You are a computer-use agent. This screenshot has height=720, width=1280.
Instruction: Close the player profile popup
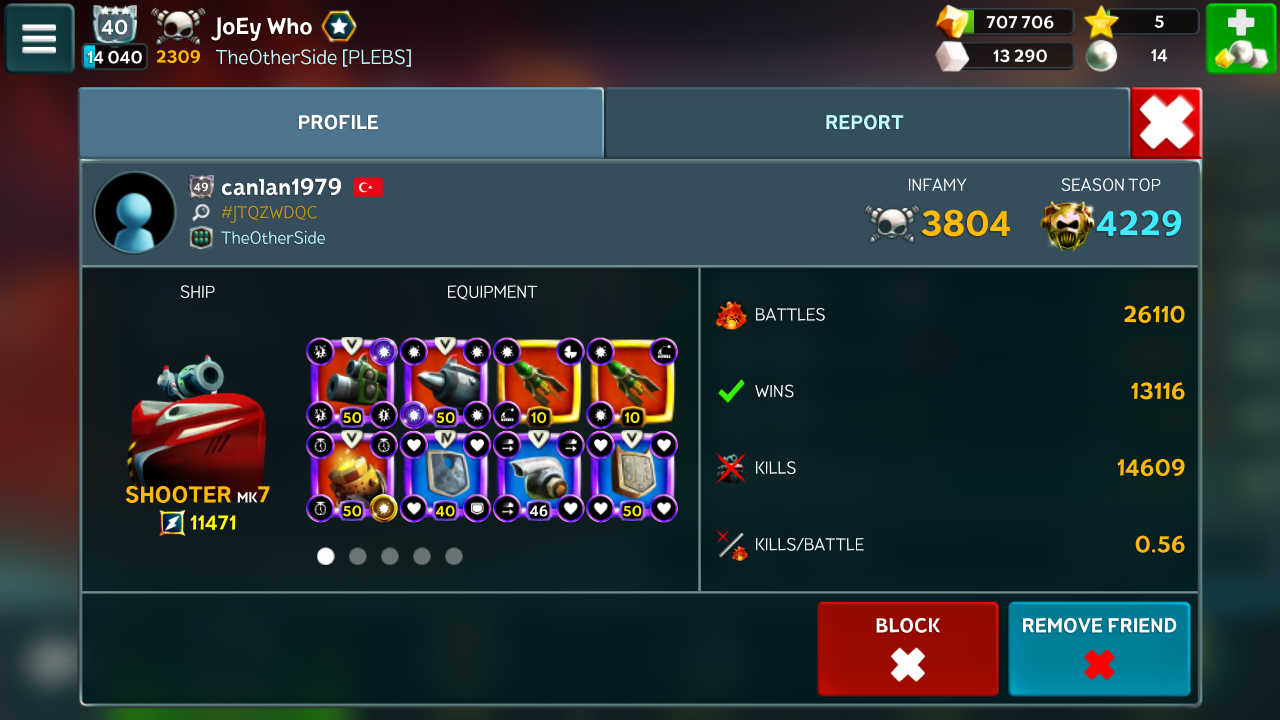(x=1166, y=123)
